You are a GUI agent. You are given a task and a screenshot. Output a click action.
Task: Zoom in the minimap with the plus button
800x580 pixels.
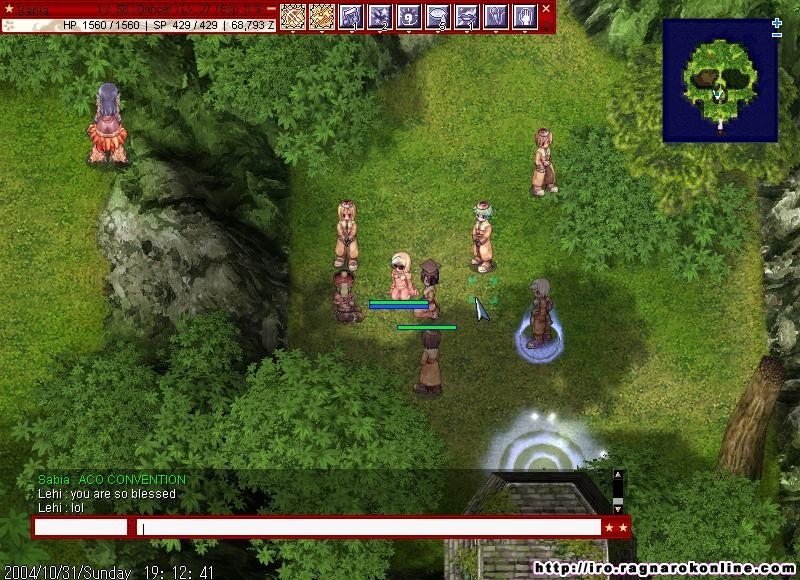pyautogui.click(x=777, y=23)
